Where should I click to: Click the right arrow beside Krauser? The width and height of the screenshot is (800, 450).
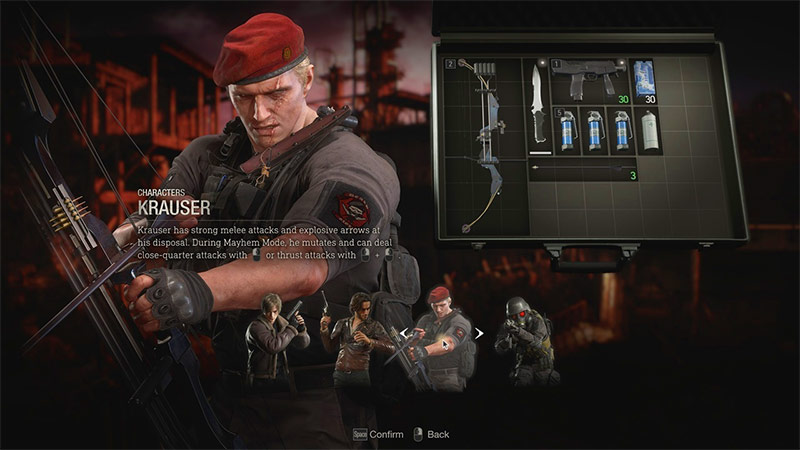480,334
